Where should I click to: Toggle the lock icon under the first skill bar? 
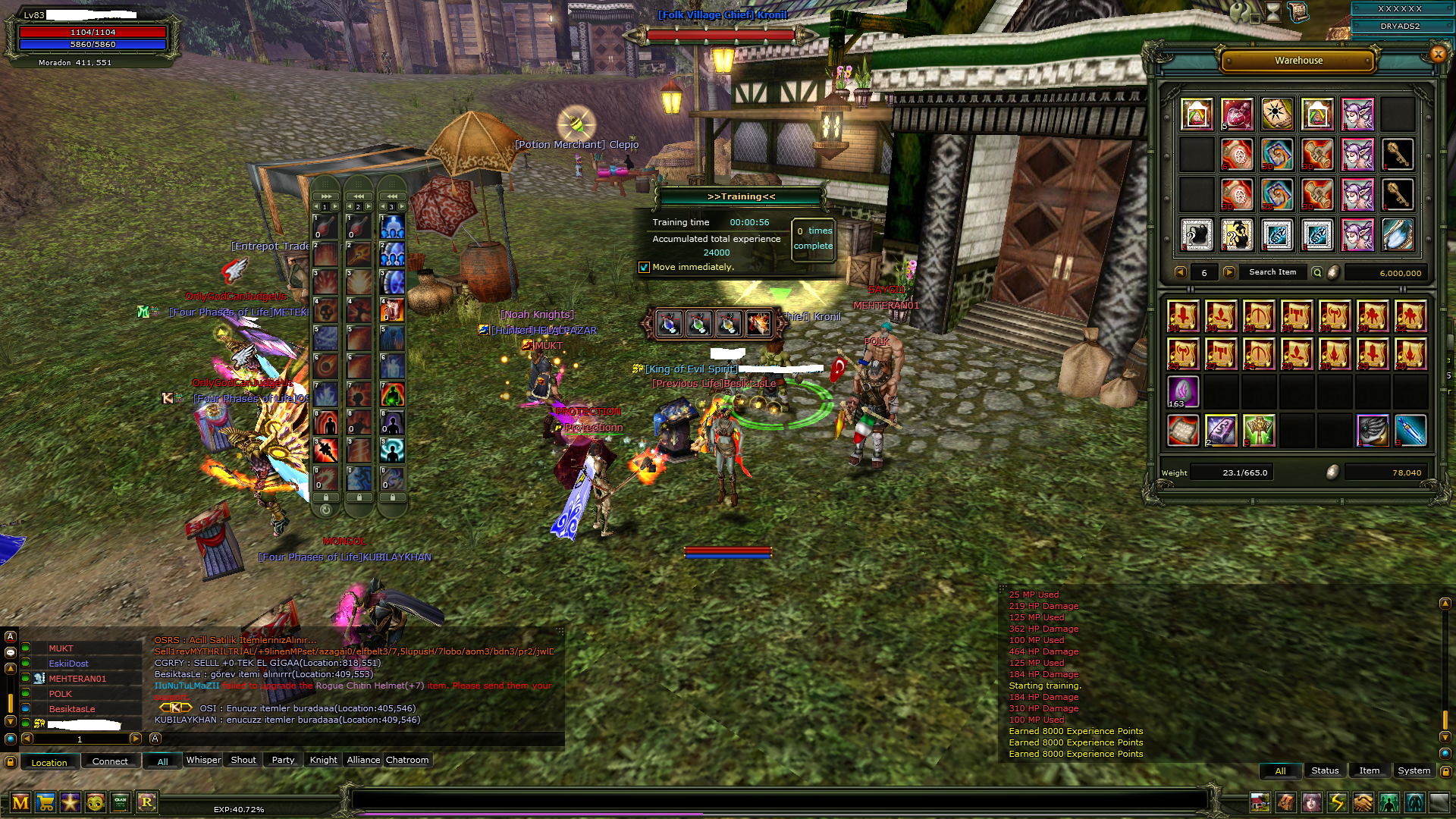[x=325, y=498]
